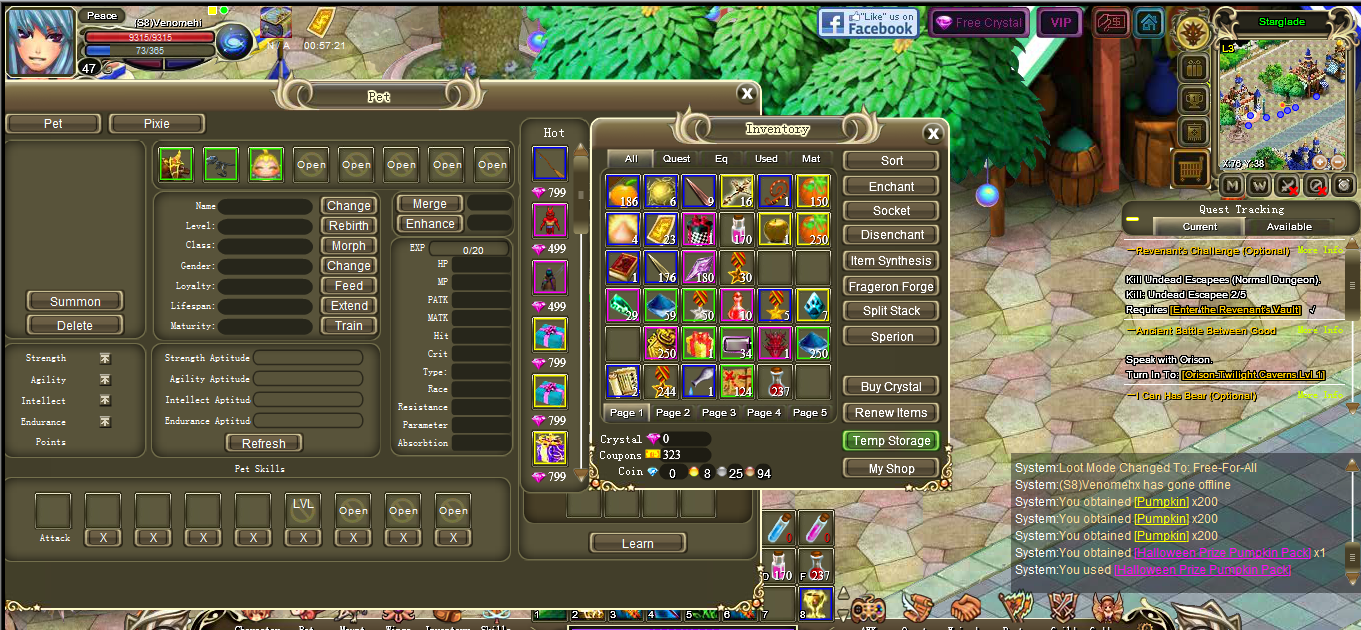1361x630 pixels.
Task: Like the game on Facebook
Action: coord(868,22)
